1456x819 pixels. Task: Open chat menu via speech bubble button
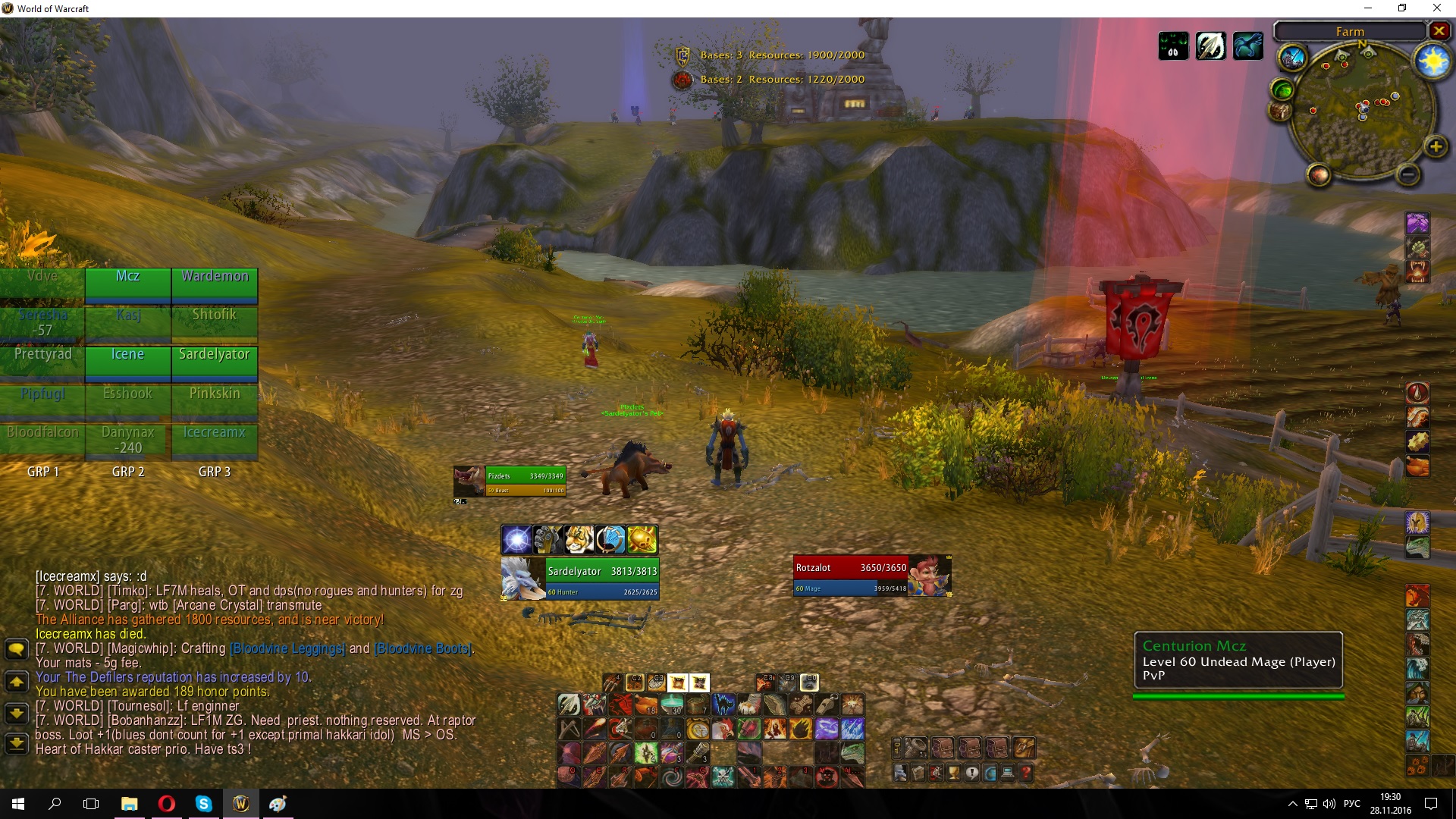pos(17,649)
